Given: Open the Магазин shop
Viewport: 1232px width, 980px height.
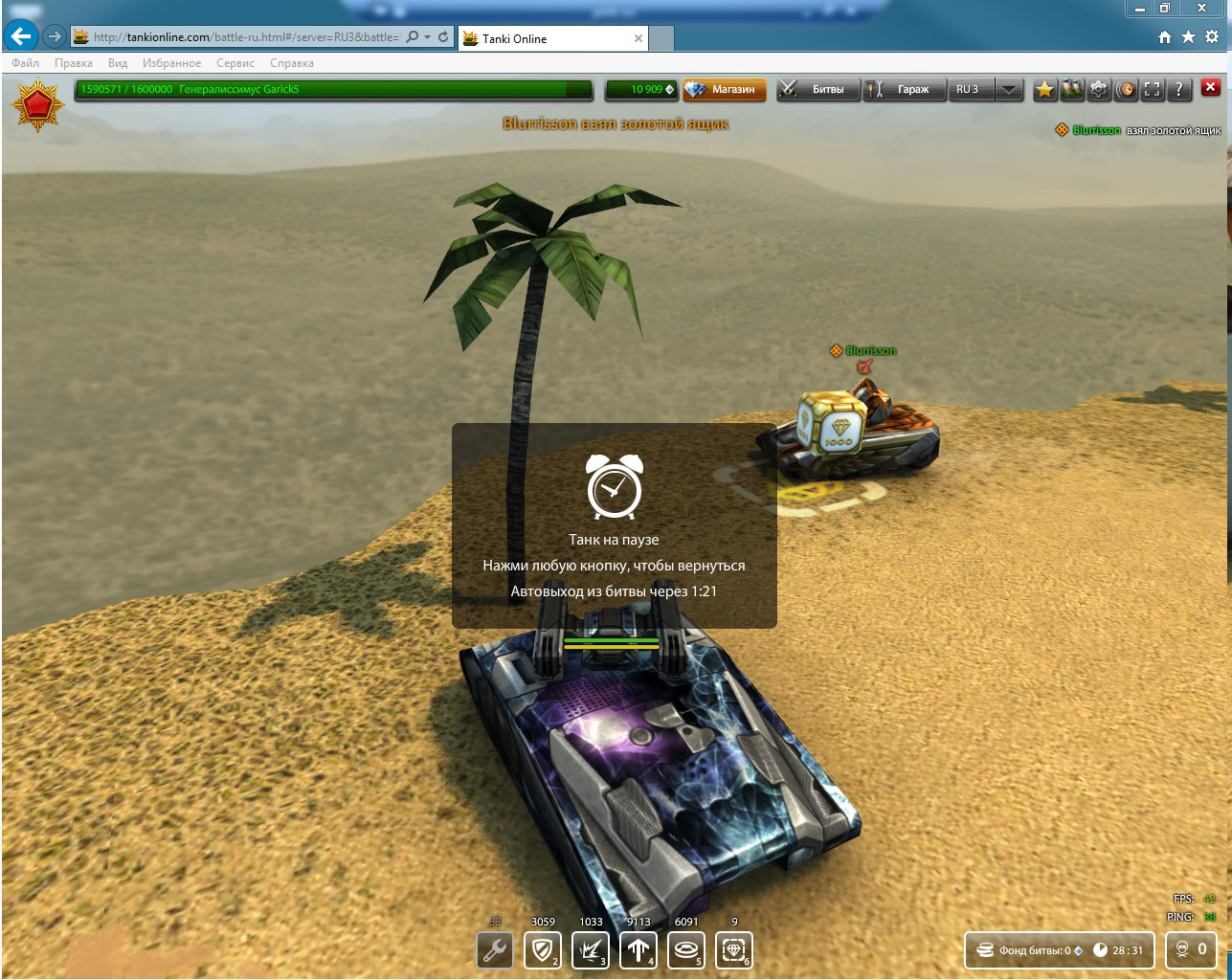Looking at the screenshot, I should coord(726,89).
